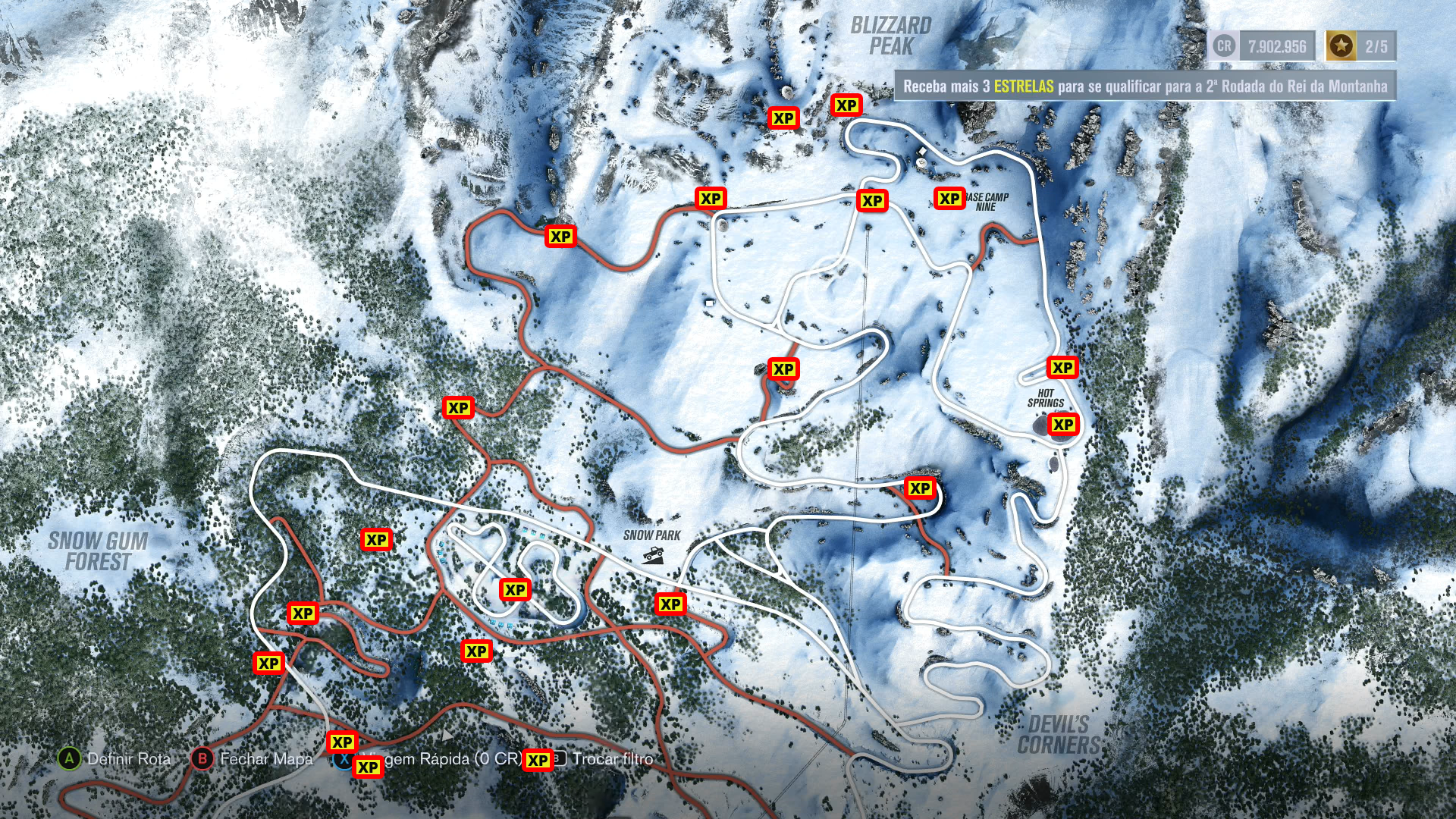The width and height of the screenshot is (1456, 819).
Task: Select the XP marker on Hot Springs pond
Action: (x=1063, y=425)
